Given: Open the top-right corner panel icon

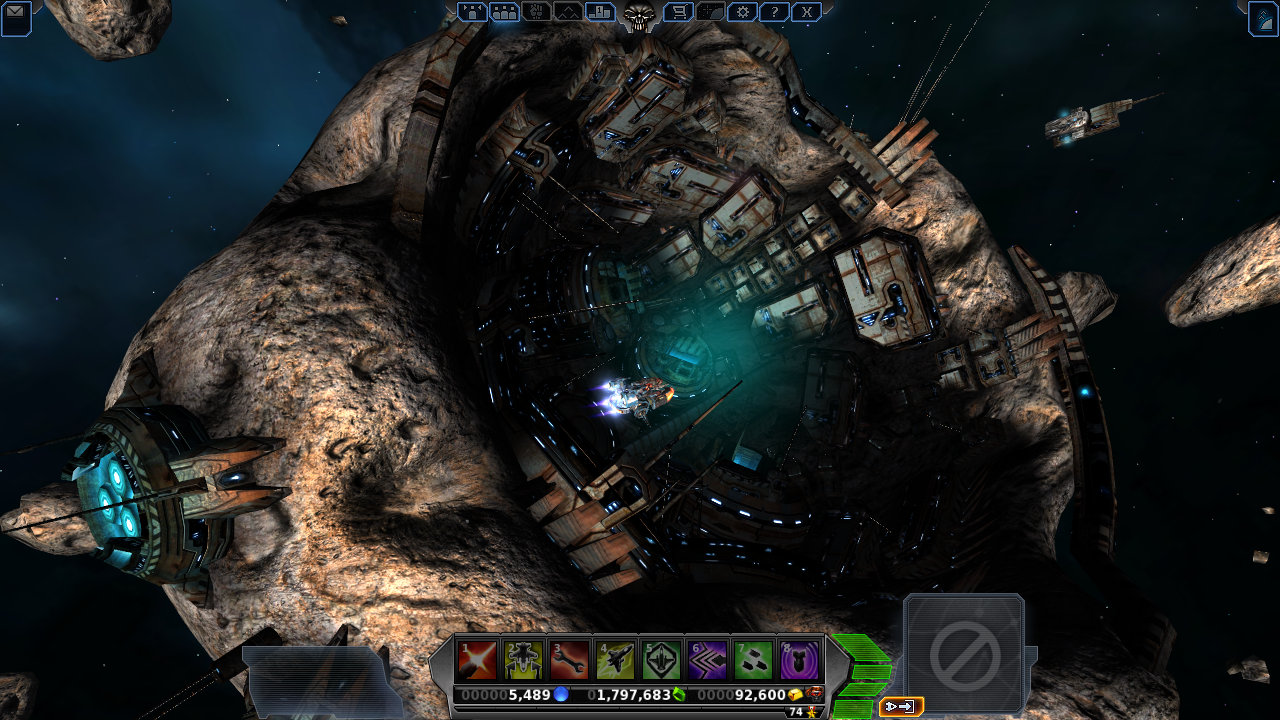Looking at the screenshot, I should [1263, 18].
